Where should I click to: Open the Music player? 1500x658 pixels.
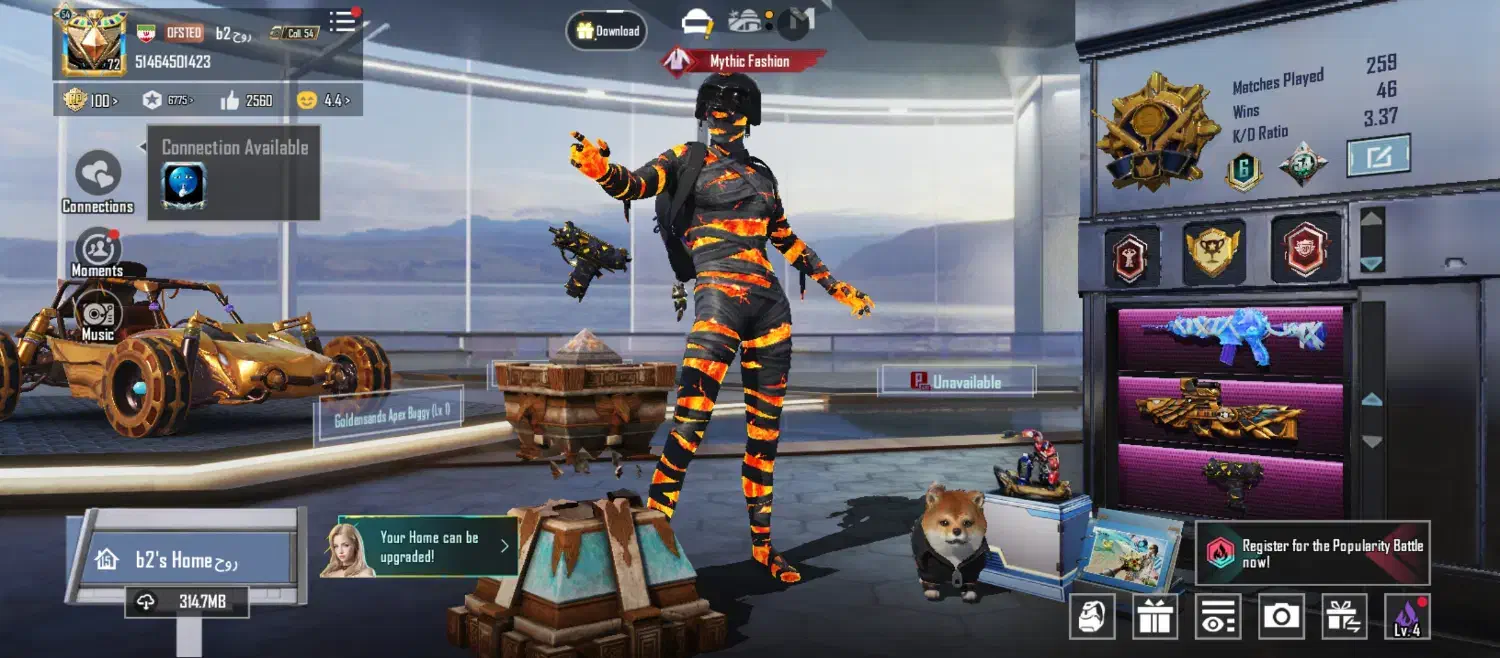coord(98,316)
